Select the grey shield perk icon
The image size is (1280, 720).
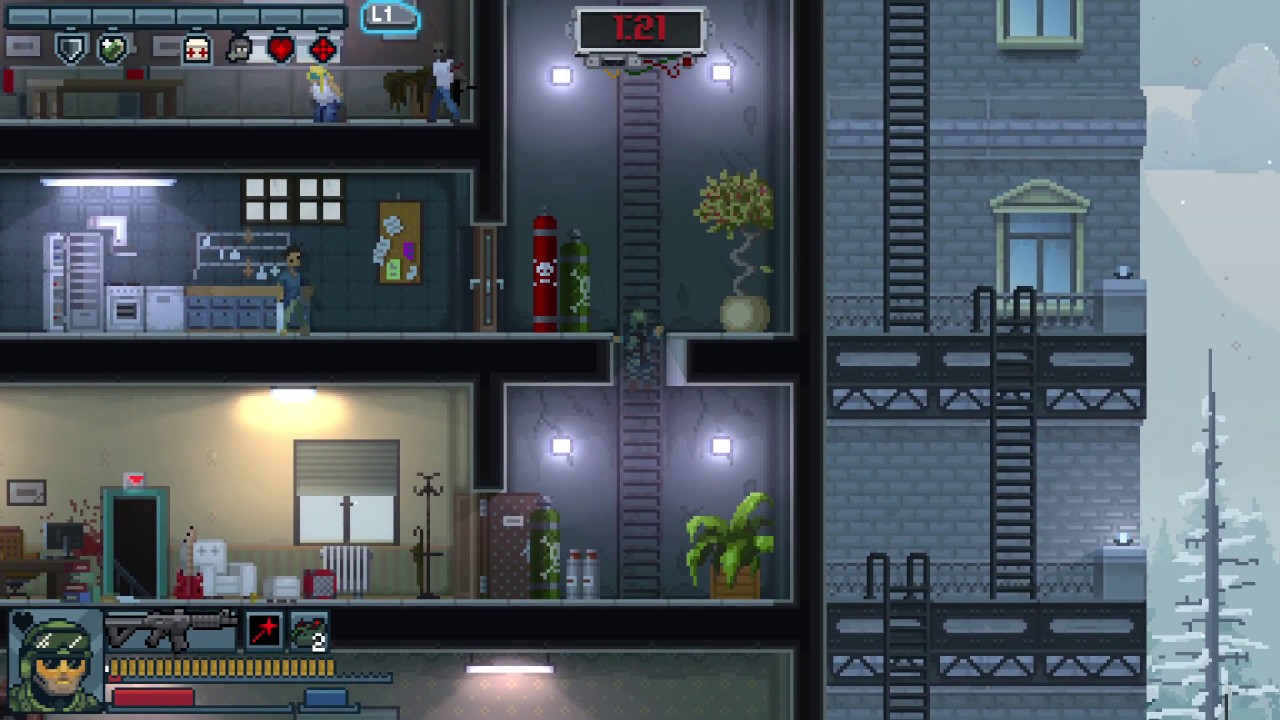tap(70, 48)
